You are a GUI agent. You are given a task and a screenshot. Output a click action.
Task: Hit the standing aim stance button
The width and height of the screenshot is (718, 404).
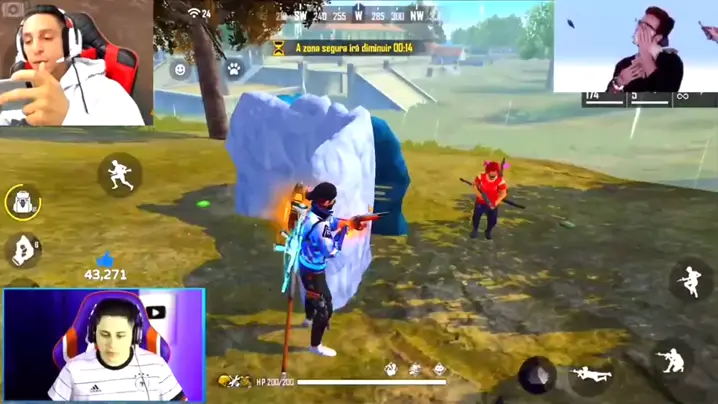pyautogui.click(x=691, y=281)
